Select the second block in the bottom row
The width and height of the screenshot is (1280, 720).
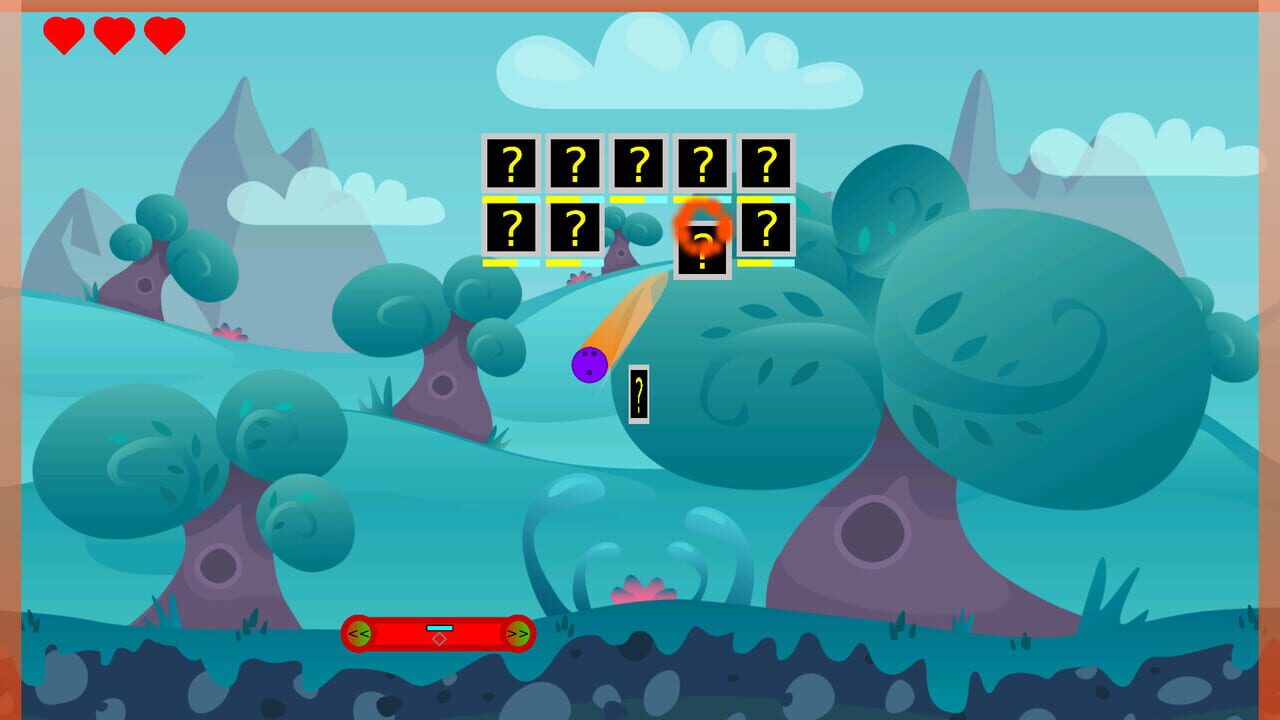pos(575,230)
